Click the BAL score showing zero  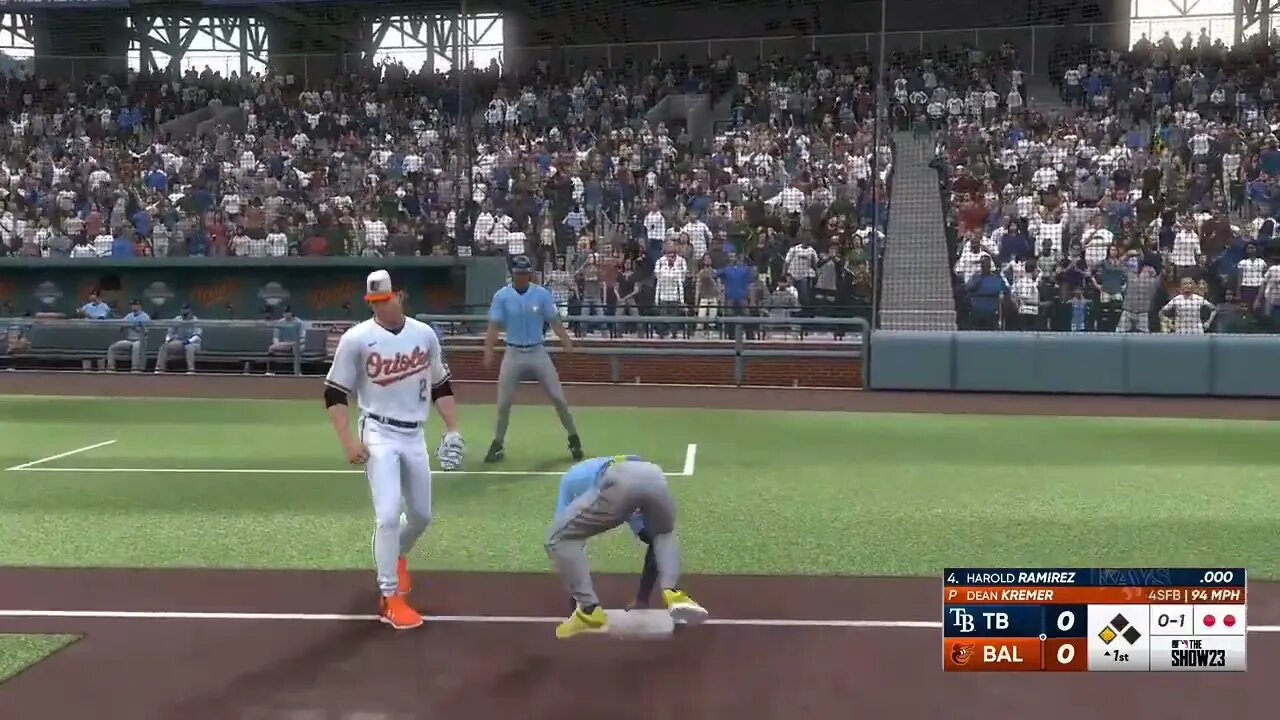[x=1065, y=655]
